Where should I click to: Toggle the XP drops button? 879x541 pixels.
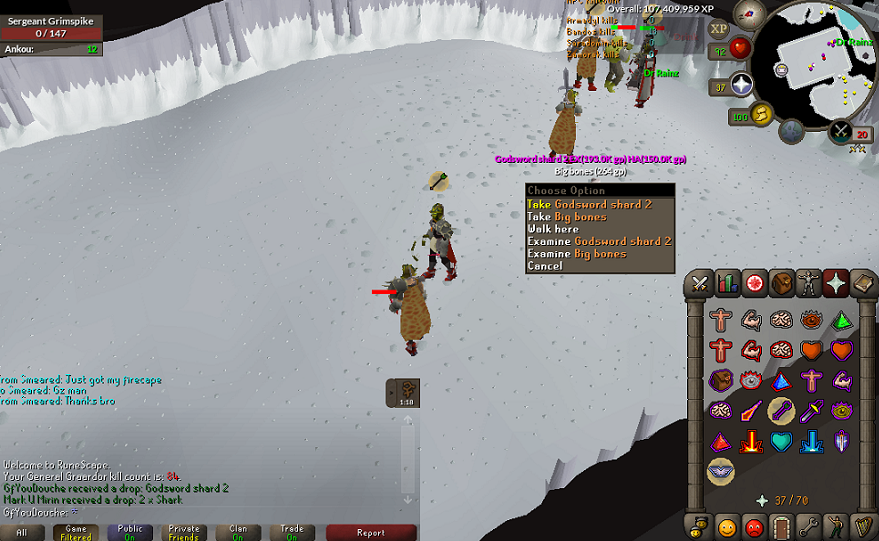pos(719,27)
